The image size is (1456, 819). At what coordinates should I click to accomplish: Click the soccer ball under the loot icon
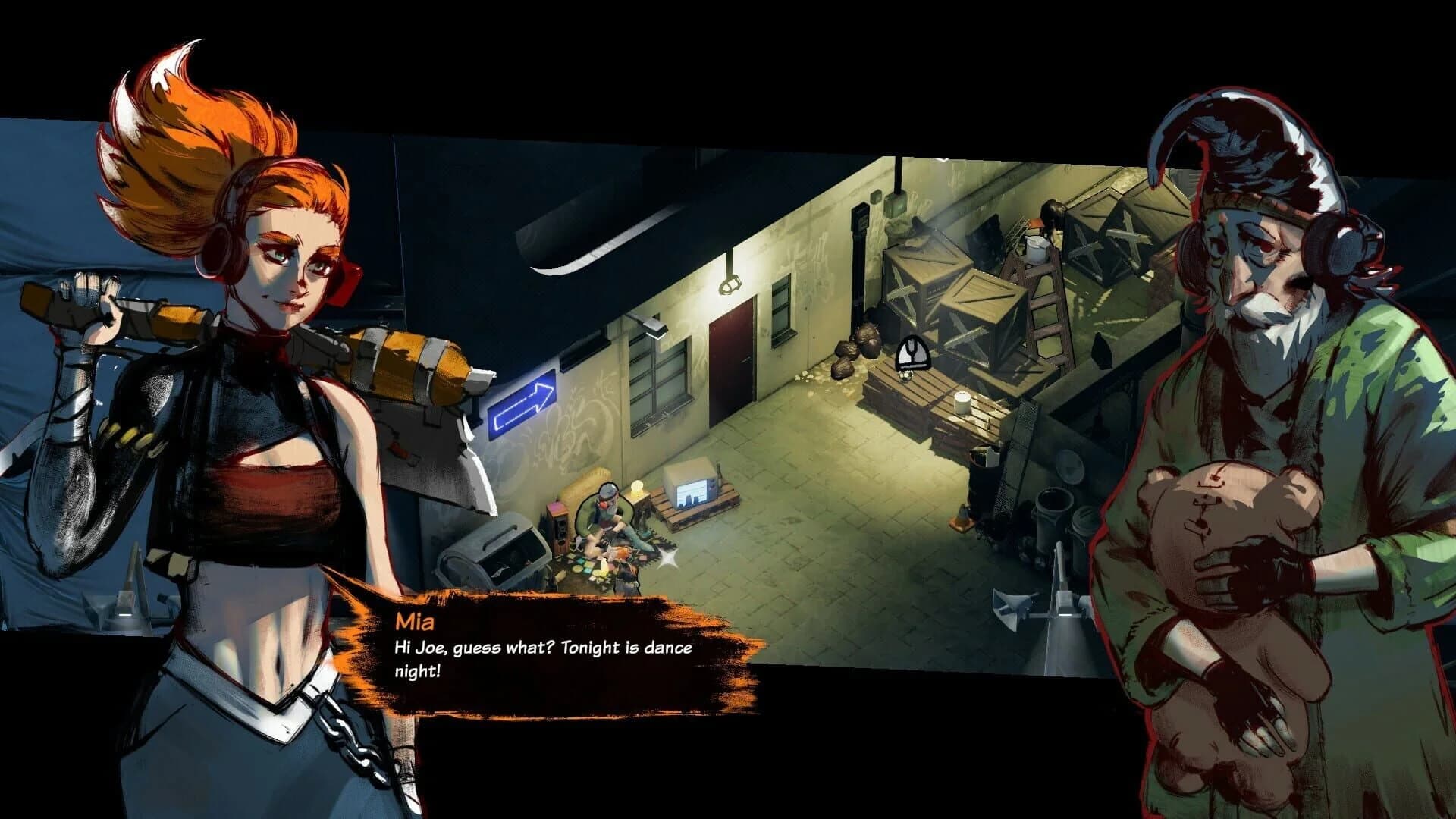click(x=907, y=375)
